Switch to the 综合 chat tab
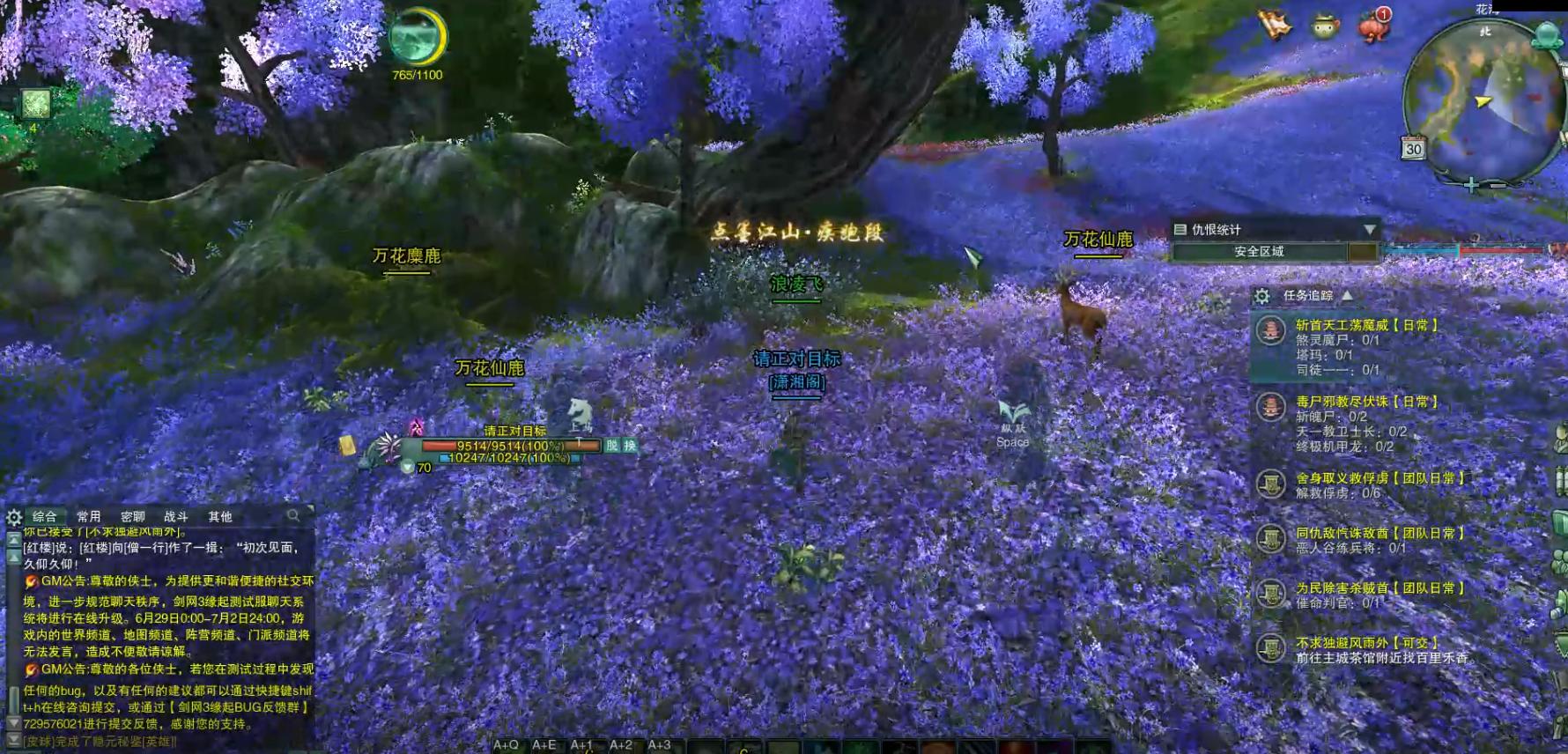 (x=45, y=517)
